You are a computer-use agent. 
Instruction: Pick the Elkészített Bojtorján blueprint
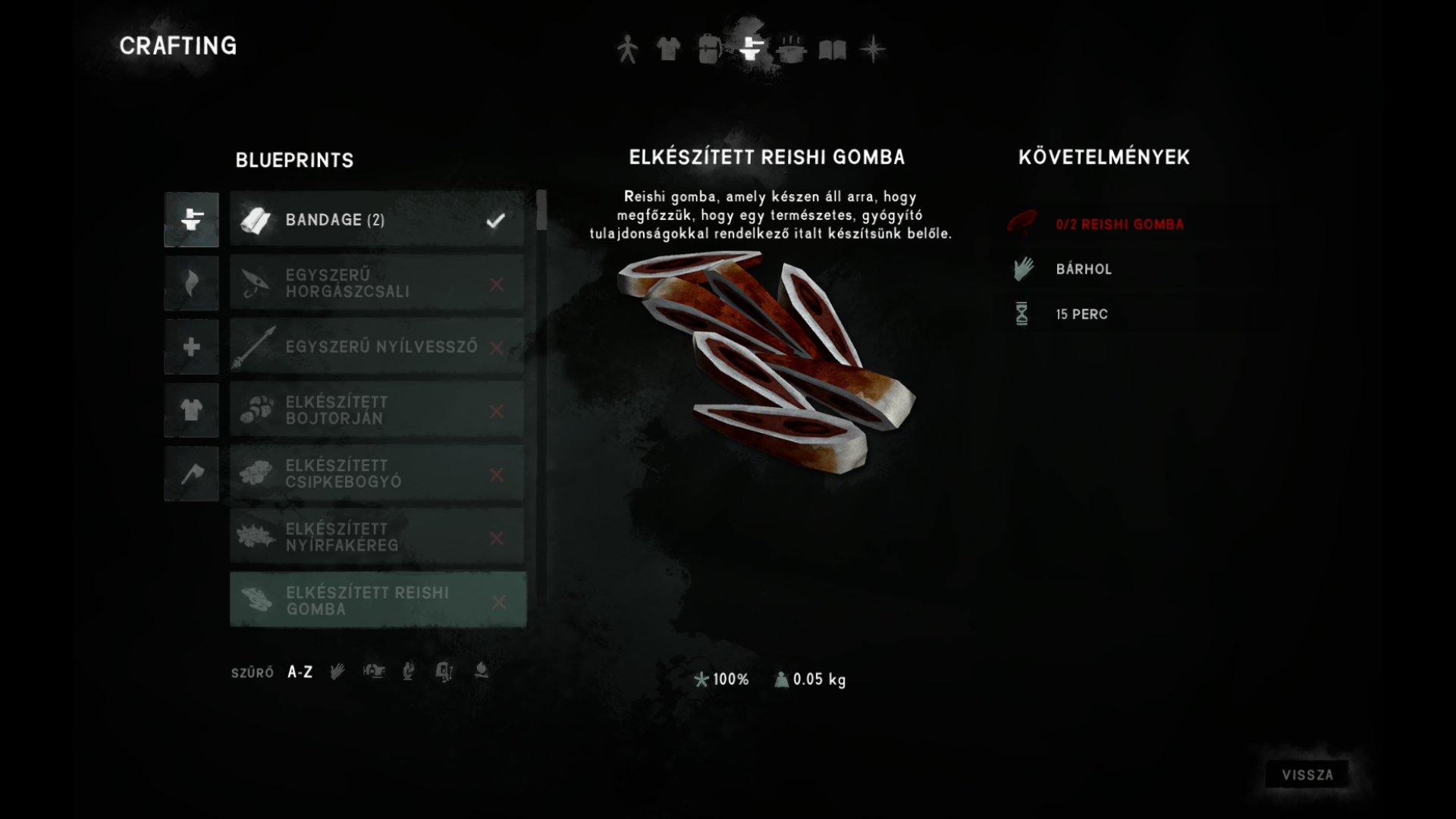(x=377, y=410)
